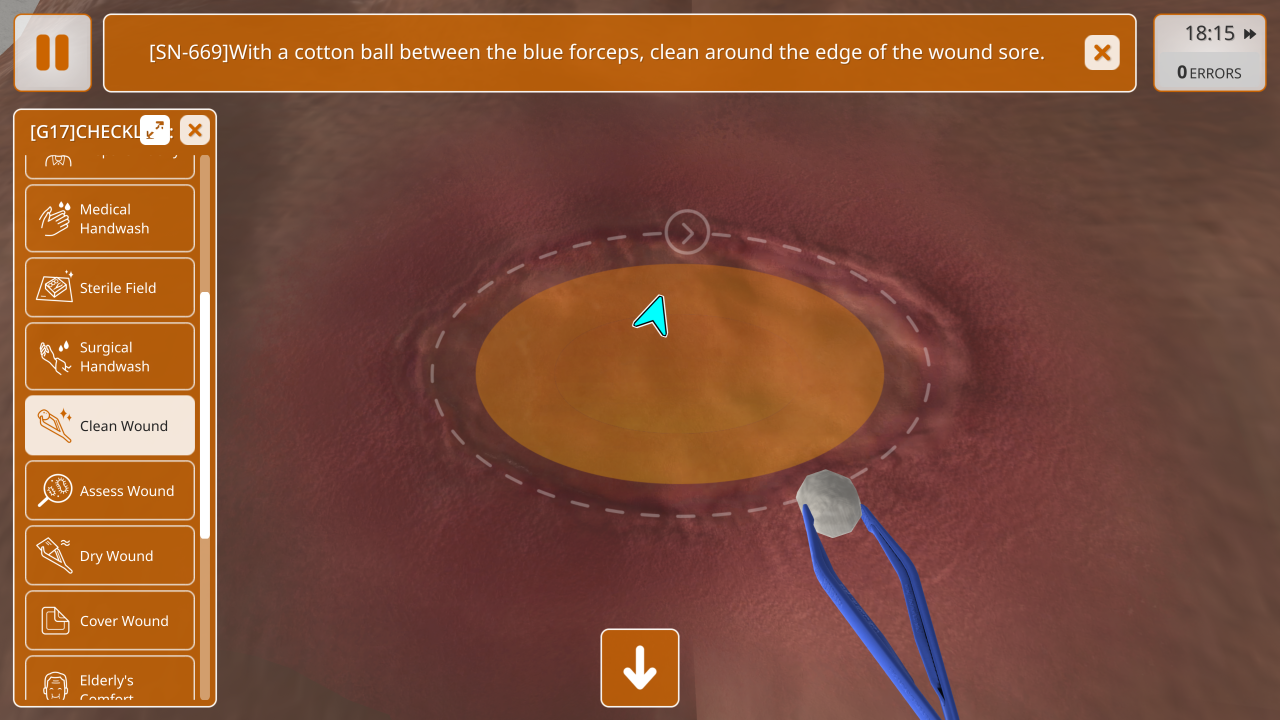This screenshot has height=720, width=1280.
Task: Open the Sterile Field step
Action: point(110,288)
